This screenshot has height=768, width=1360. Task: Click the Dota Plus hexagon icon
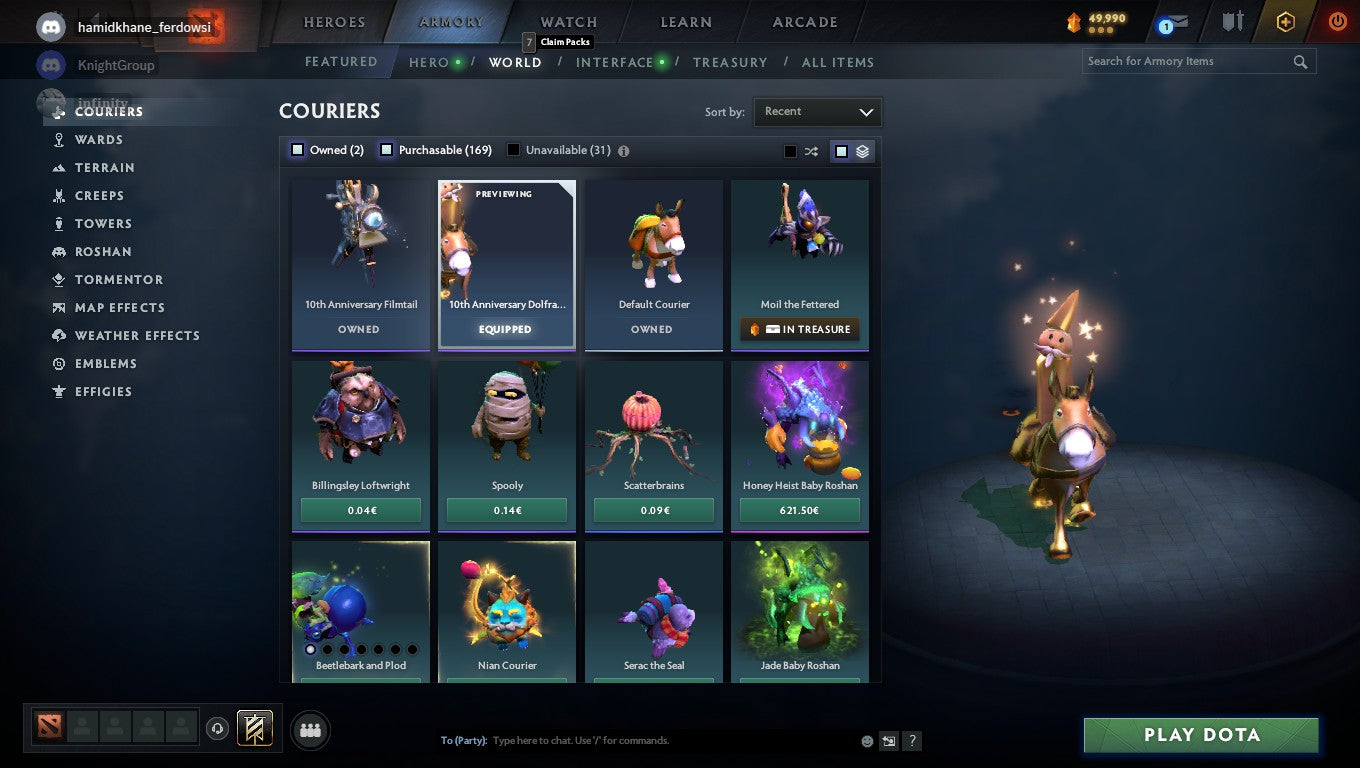click(1286, 21)
